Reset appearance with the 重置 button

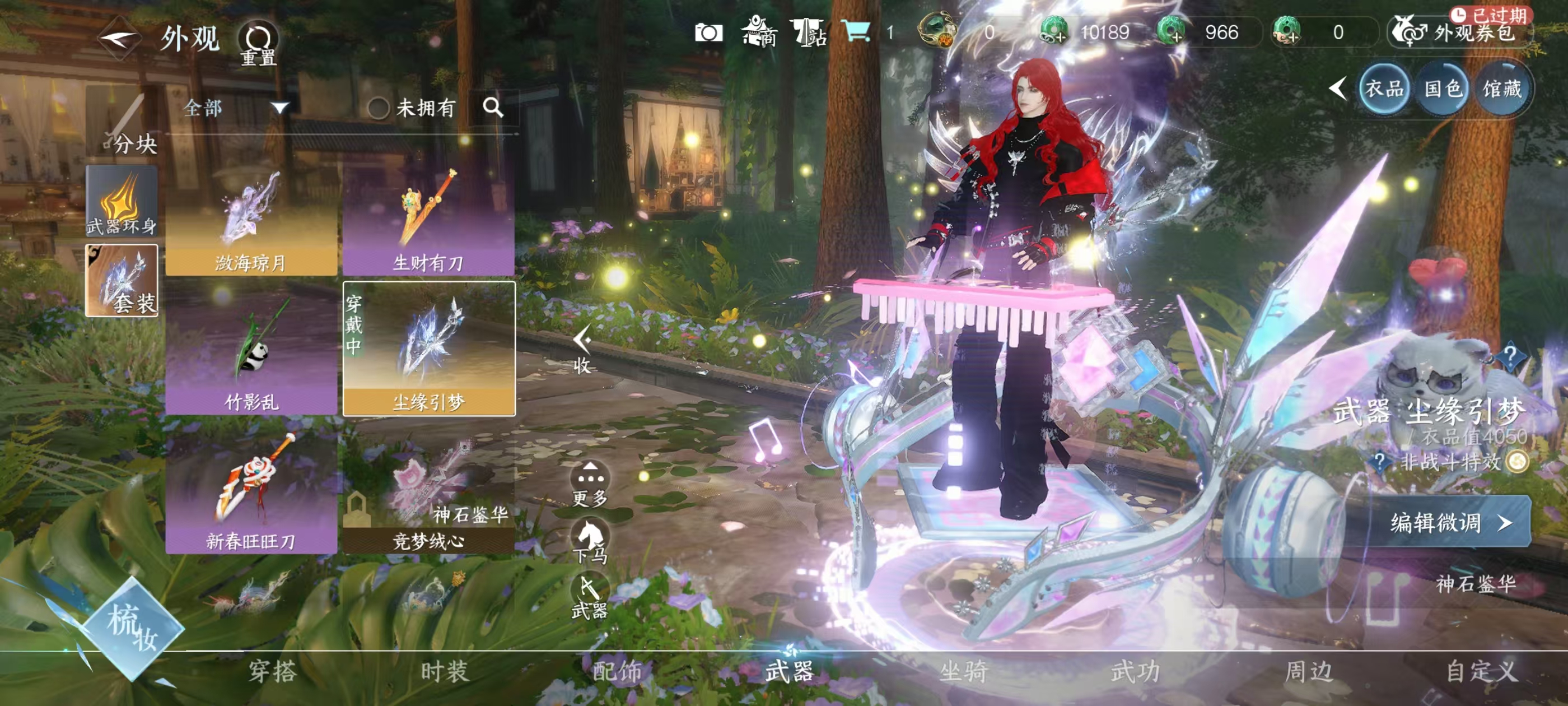[258, 44]
